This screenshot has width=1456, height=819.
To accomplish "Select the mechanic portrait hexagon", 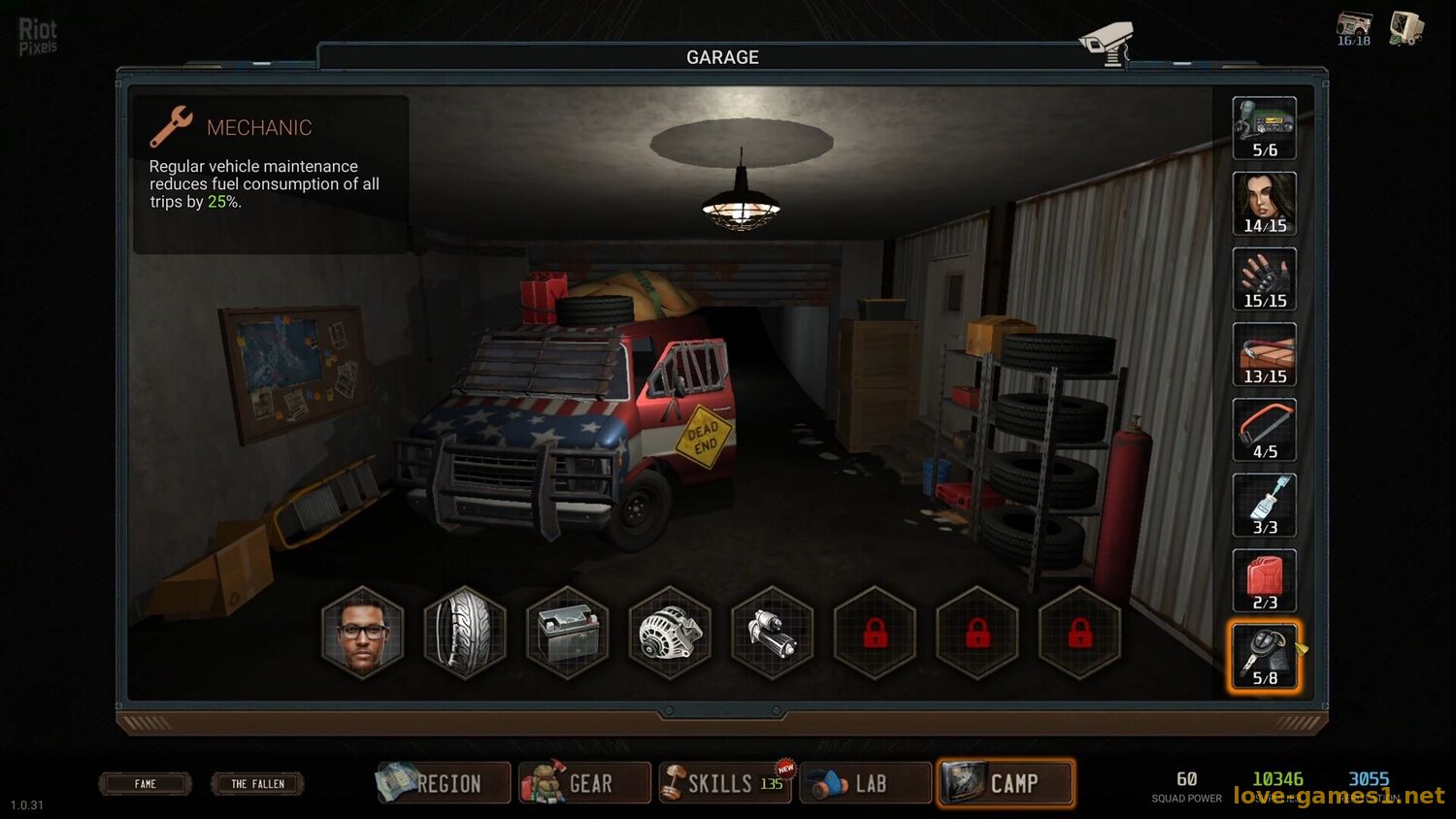I will coord(363,633).
